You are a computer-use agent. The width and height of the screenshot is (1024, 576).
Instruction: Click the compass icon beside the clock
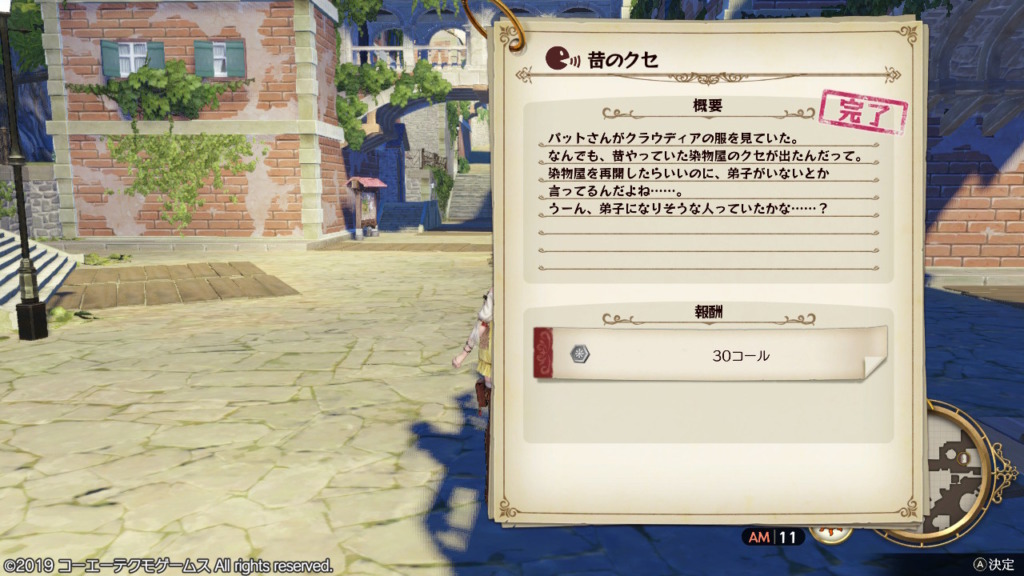831,533
